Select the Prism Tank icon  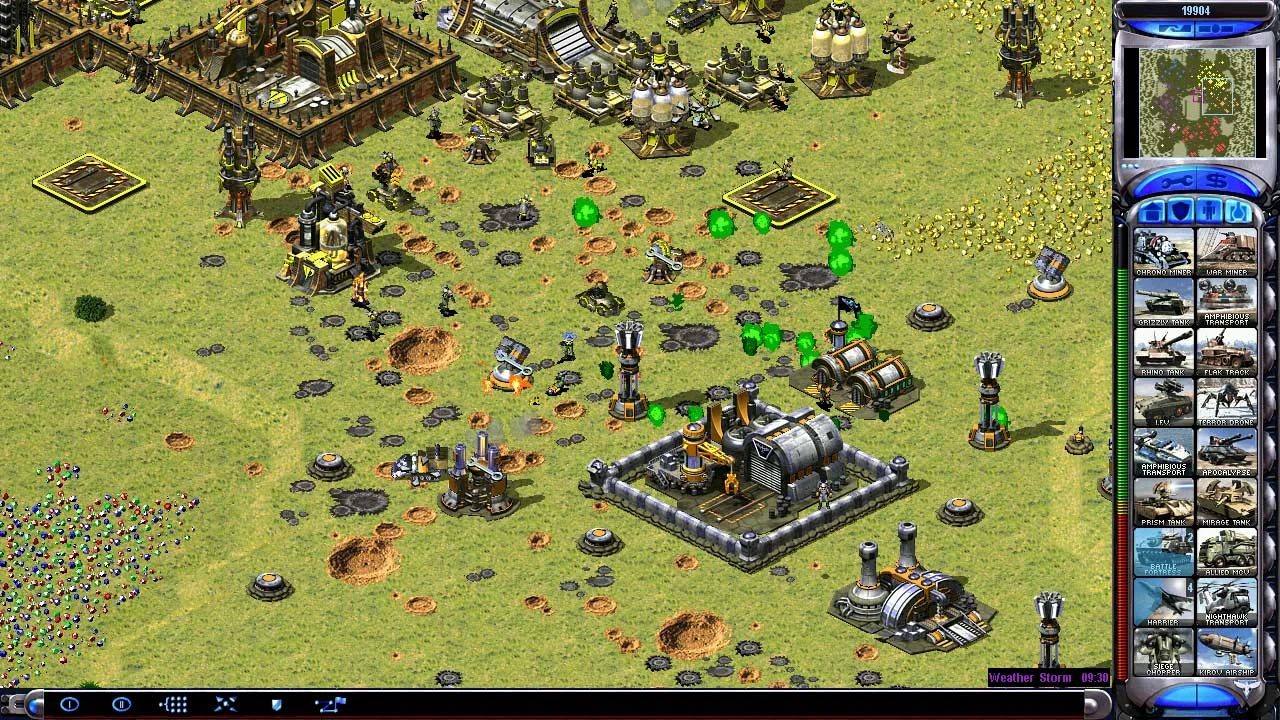pyautogui.click(x=1163, y=503)
